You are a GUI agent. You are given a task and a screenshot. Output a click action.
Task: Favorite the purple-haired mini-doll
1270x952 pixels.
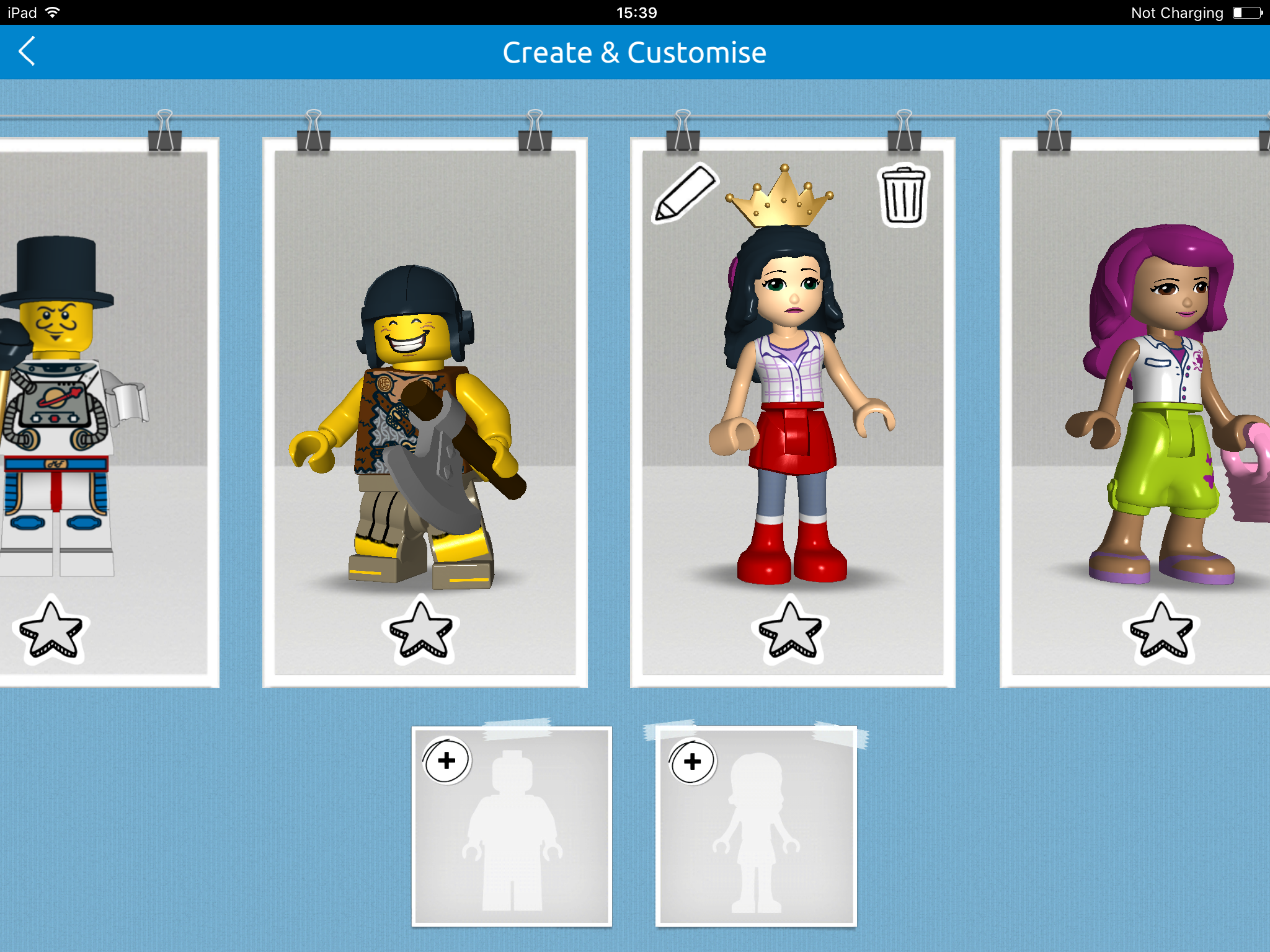pos(1161,630)
